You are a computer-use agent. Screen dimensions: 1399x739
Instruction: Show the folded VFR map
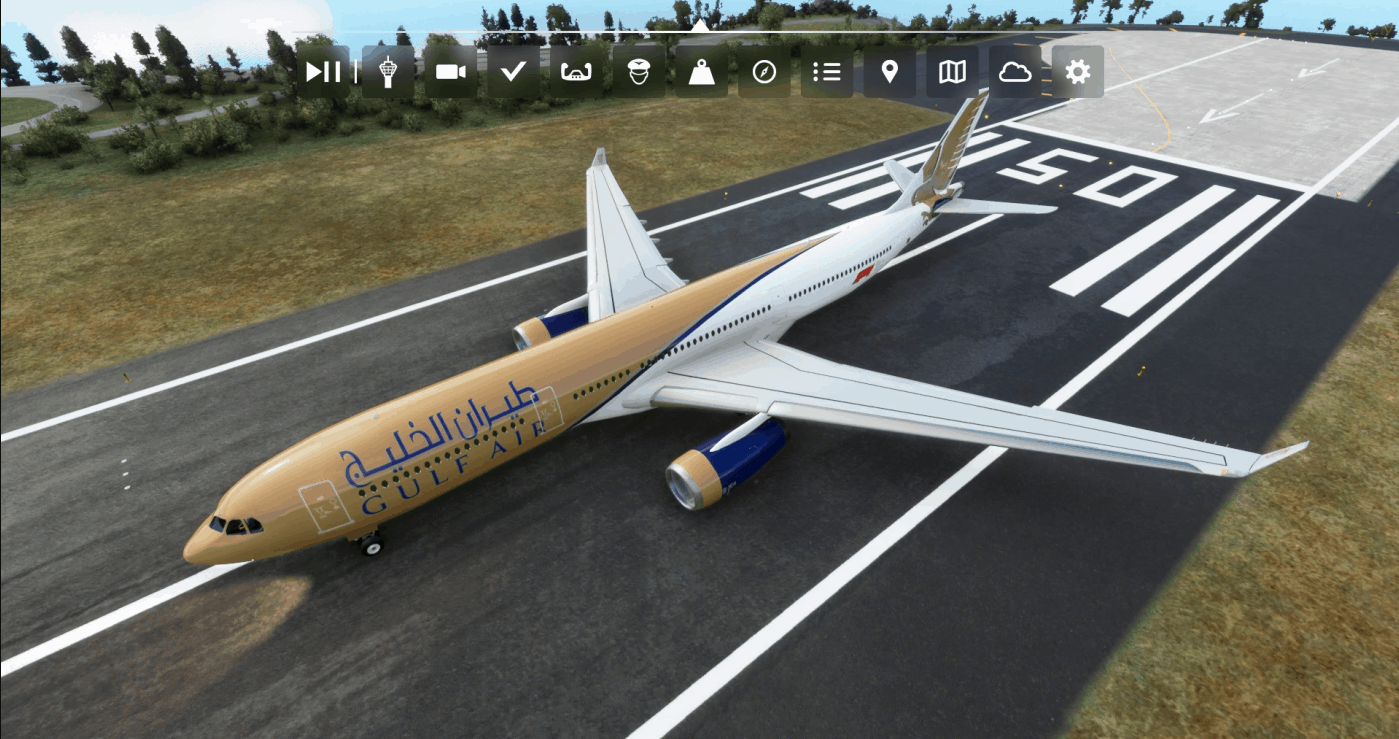952,72
